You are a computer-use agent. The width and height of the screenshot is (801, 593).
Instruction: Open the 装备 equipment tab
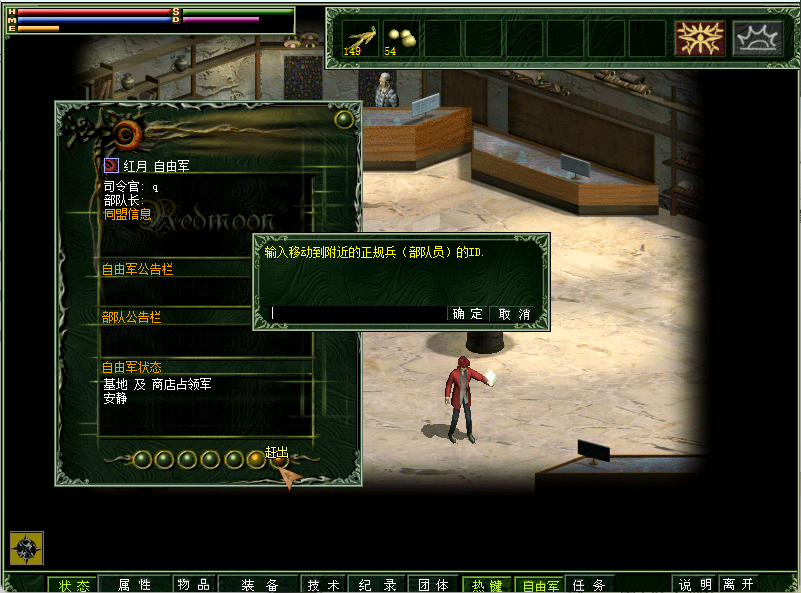click(259, 585)
